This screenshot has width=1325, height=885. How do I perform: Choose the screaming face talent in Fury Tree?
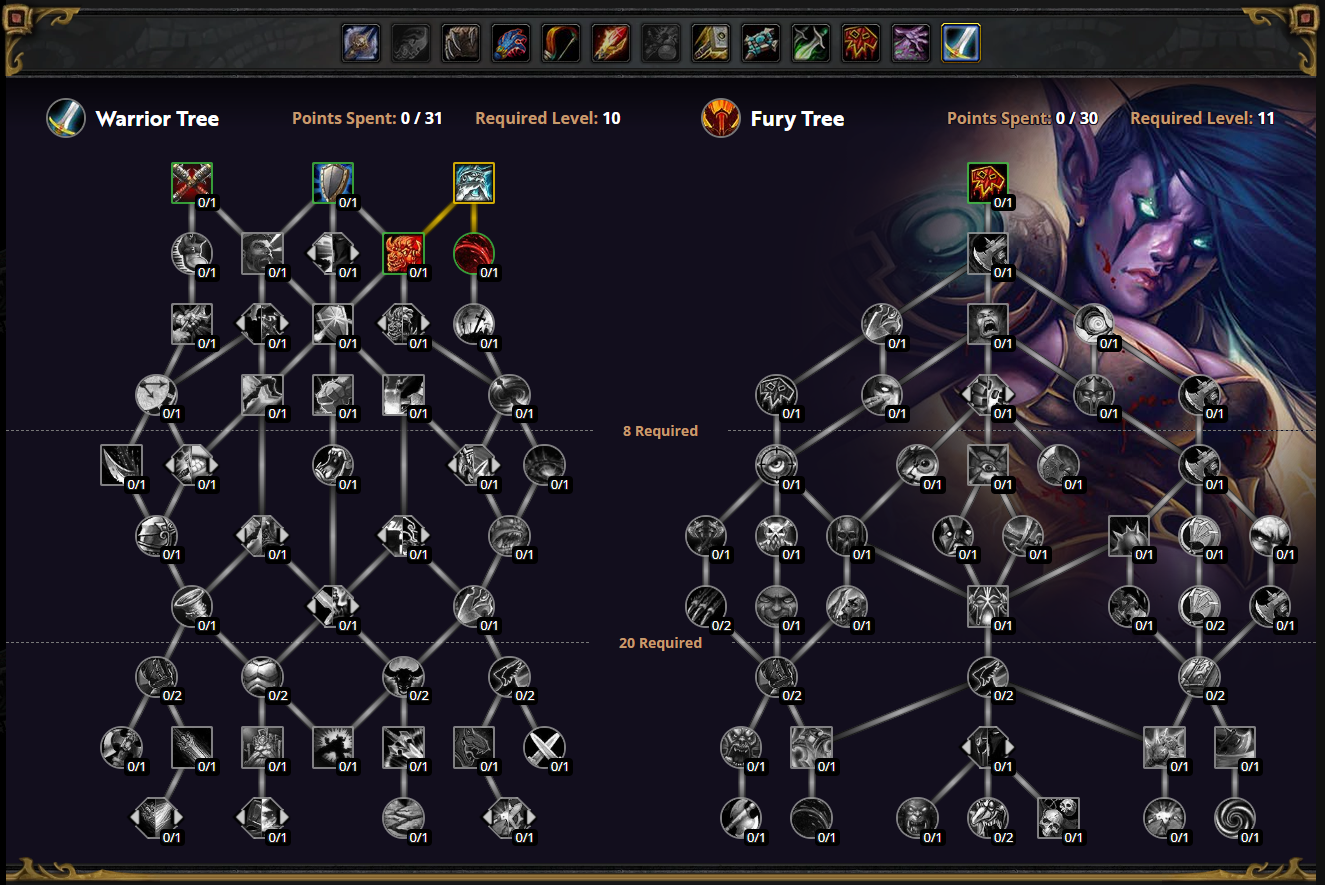(988, 324)
